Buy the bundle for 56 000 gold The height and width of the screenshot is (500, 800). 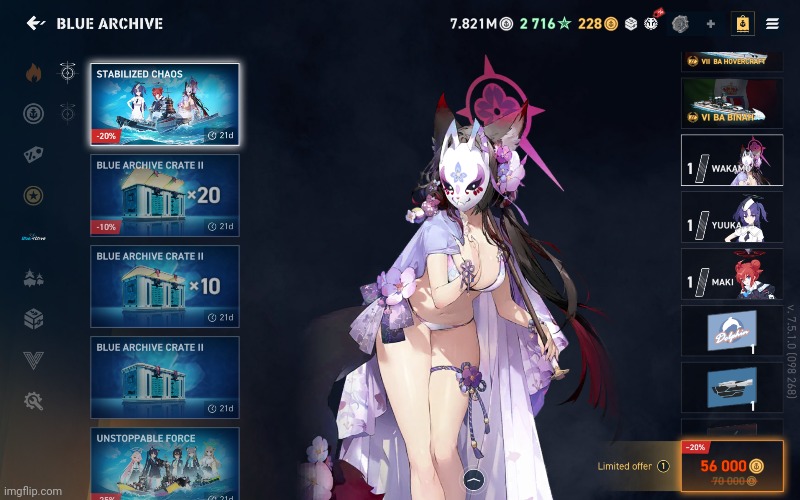(732, 467)
